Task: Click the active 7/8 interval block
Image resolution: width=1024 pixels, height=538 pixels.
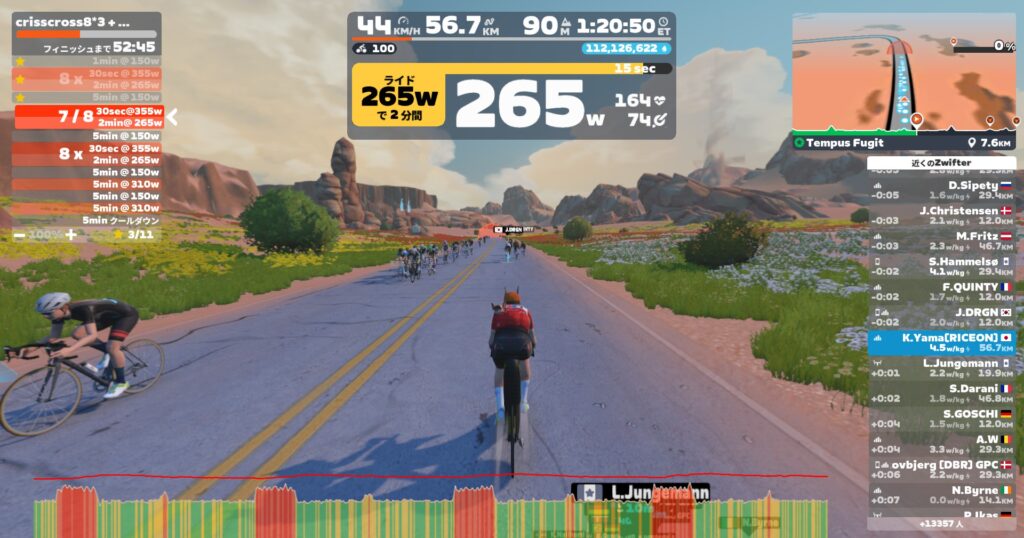Action: pyautogui.click(x=87, y=117)
